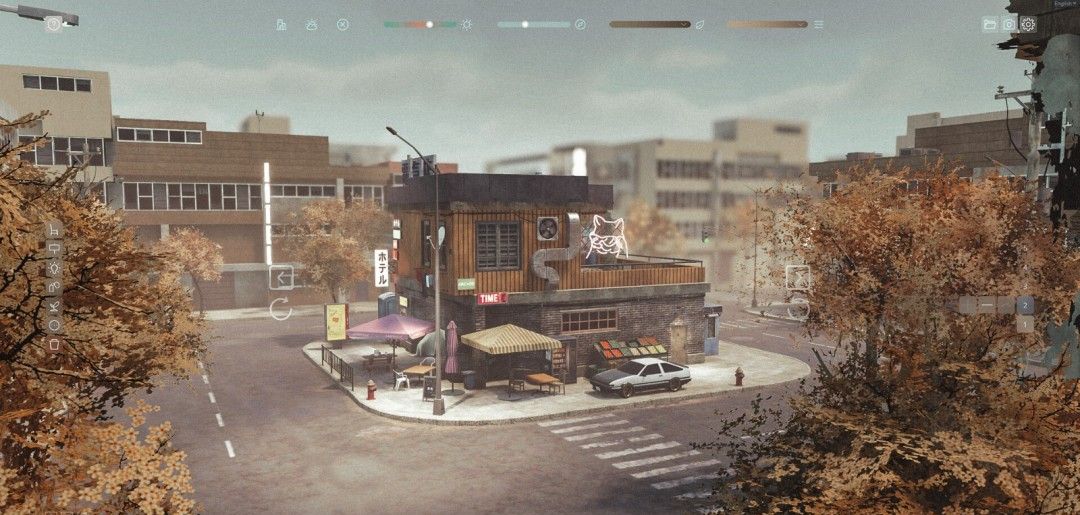The image size is (1080, 515).
Task: Open the rightmost tan dropdown bar
Action: point(767,24)
